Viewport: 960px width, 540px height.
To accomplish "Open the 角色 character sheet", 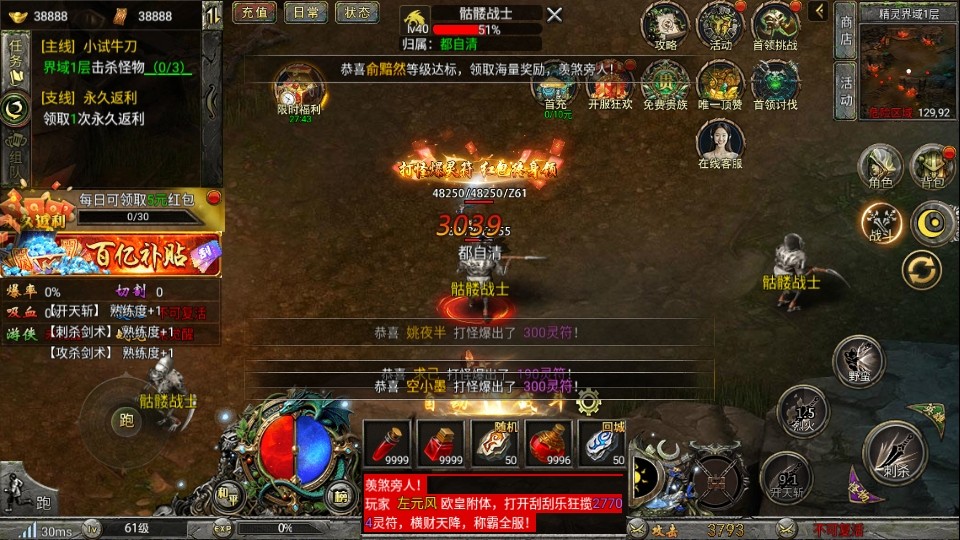I will coord(880,166).
